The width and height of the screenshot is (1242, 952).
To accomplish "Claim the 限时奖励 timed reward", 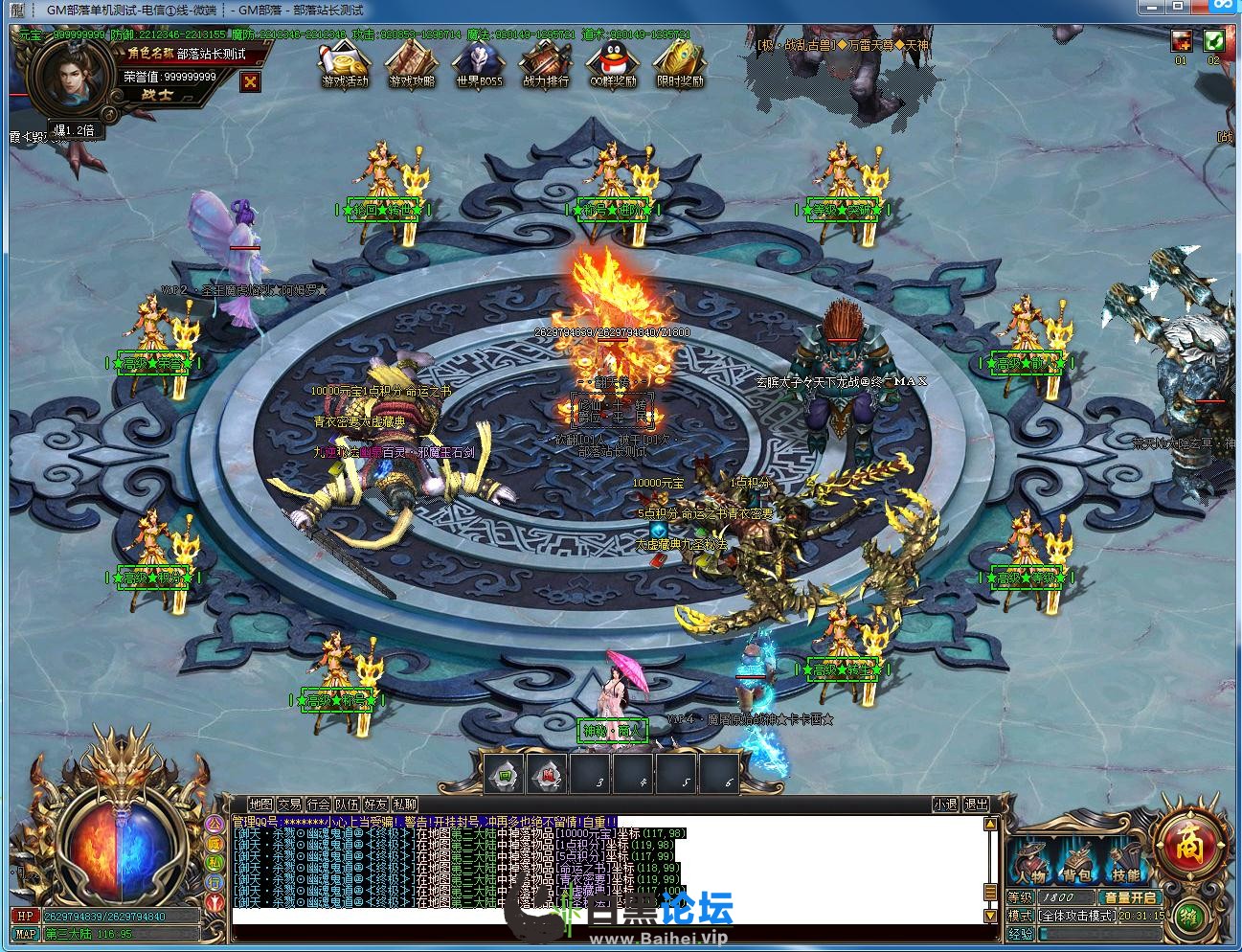I will pyautogui.click(x=680, y=63).
